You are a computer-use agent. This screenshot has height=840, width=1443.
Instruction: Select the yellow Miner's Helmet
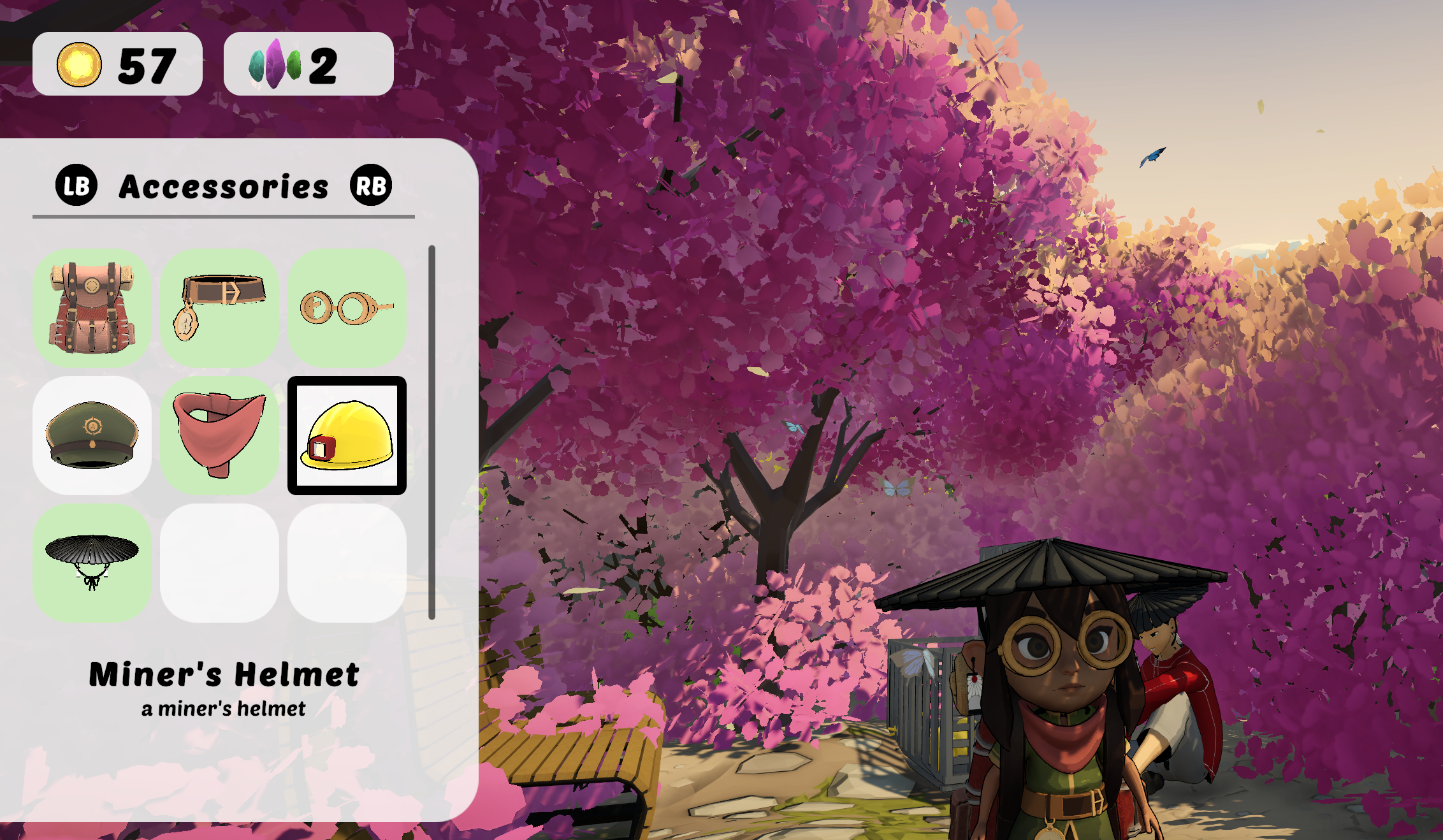pyautogui.click(x=347, y=435)
